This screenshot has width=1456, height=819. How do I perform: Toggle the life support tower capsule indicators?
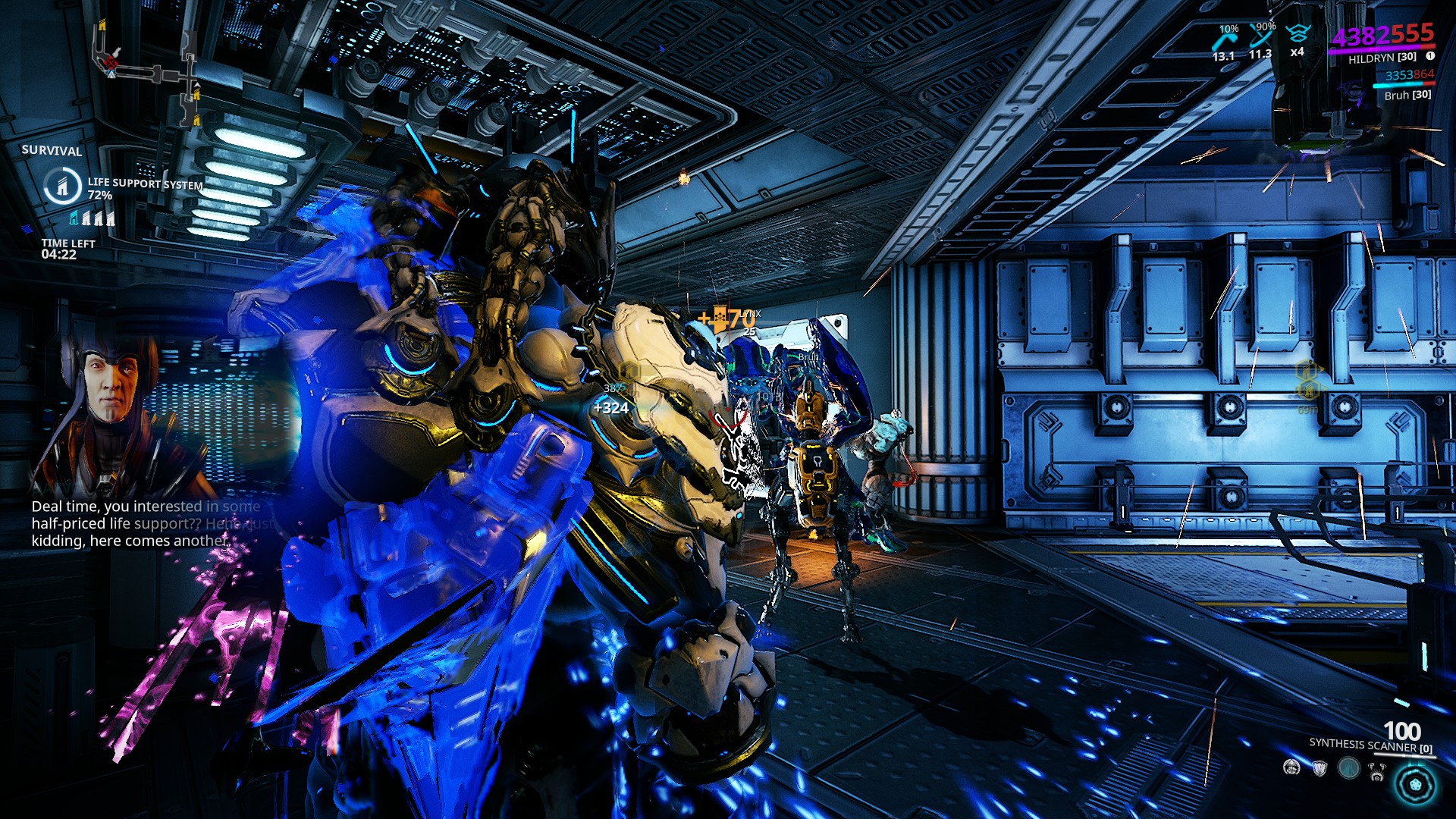(x=91, y=220)
